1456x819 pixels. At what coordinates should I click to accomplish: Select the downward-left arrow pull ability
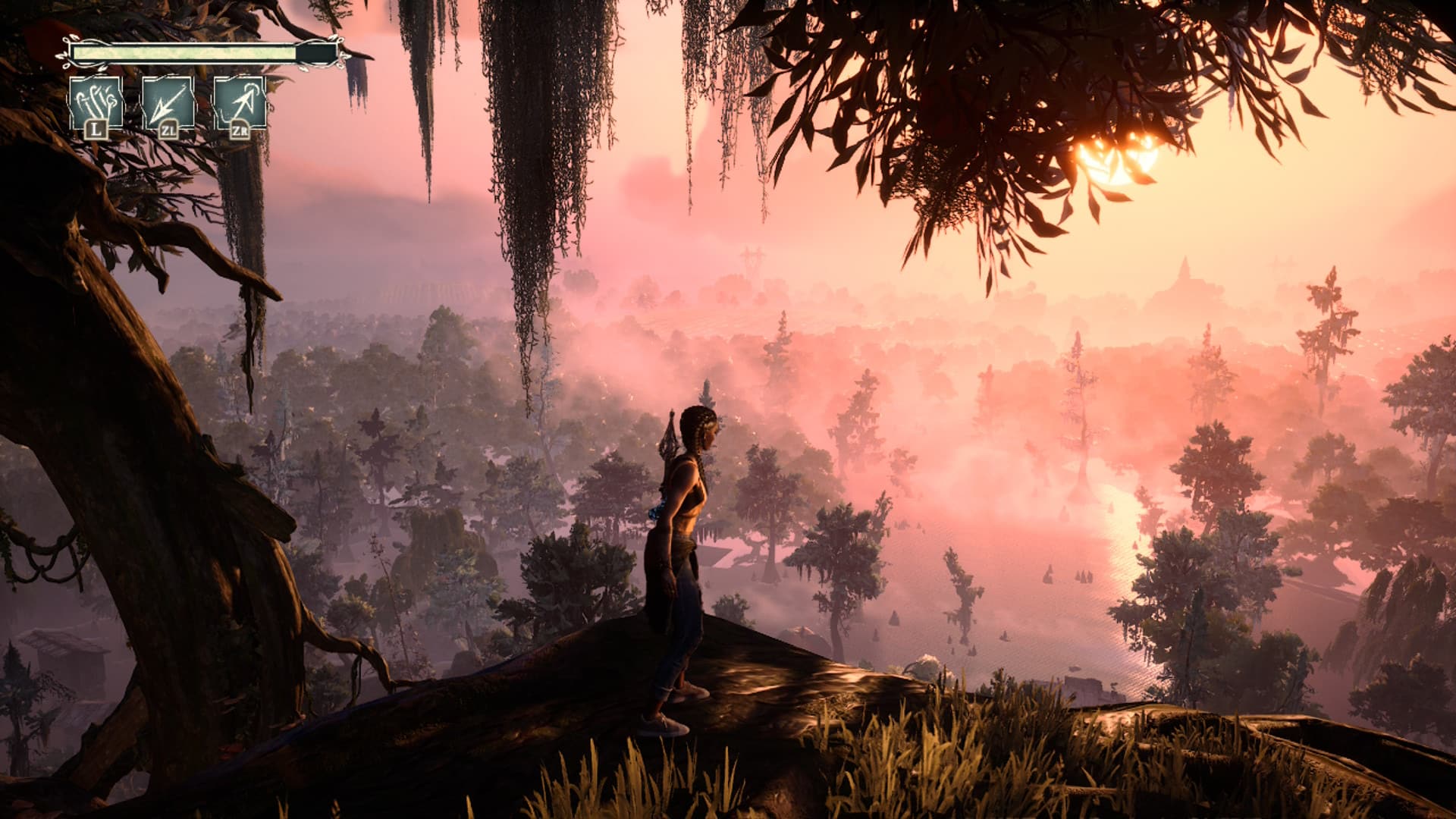[x=168, y=104]
